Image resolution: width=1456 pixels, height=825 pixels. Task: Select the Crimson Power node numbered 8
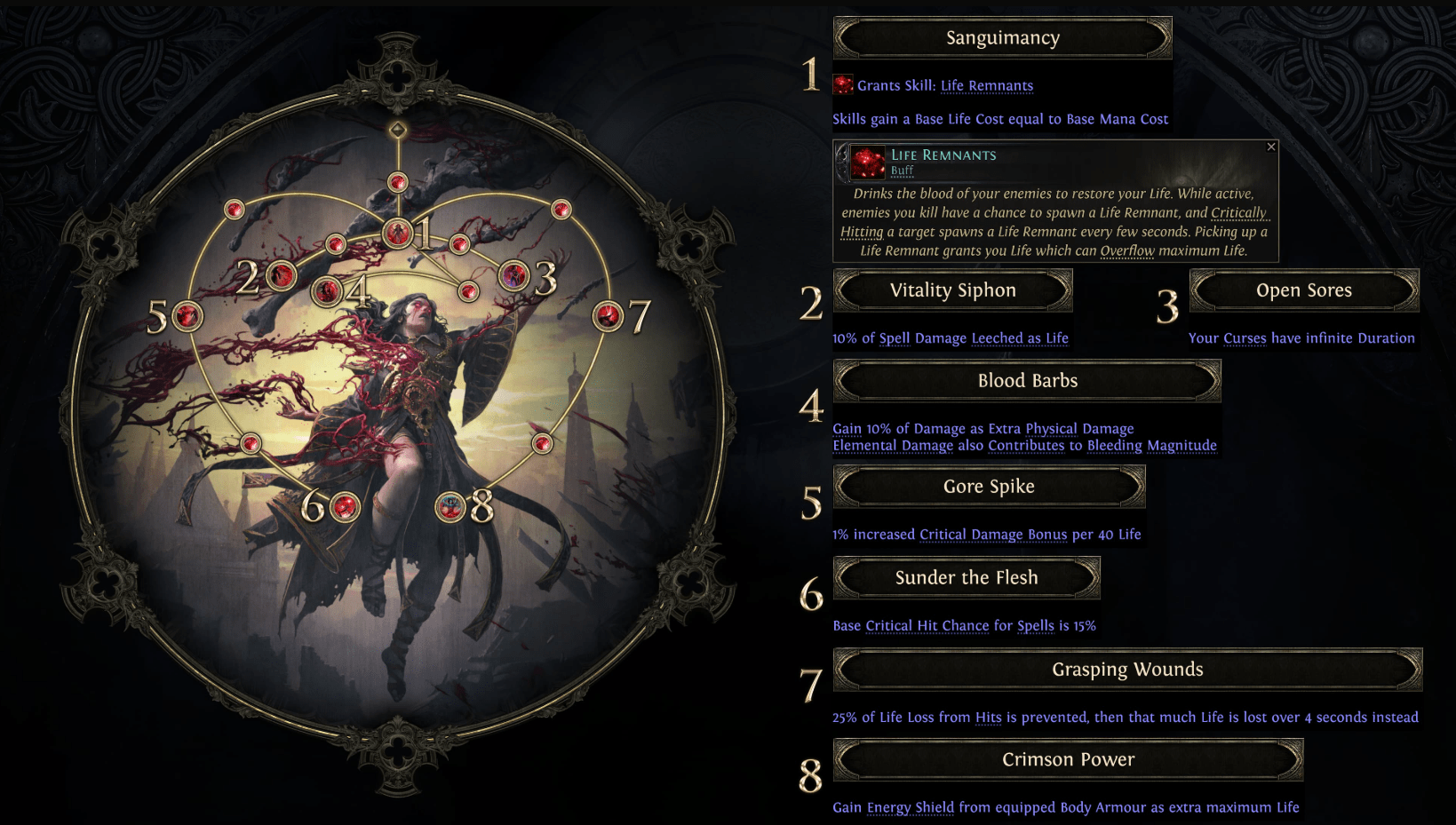point(450,506)
